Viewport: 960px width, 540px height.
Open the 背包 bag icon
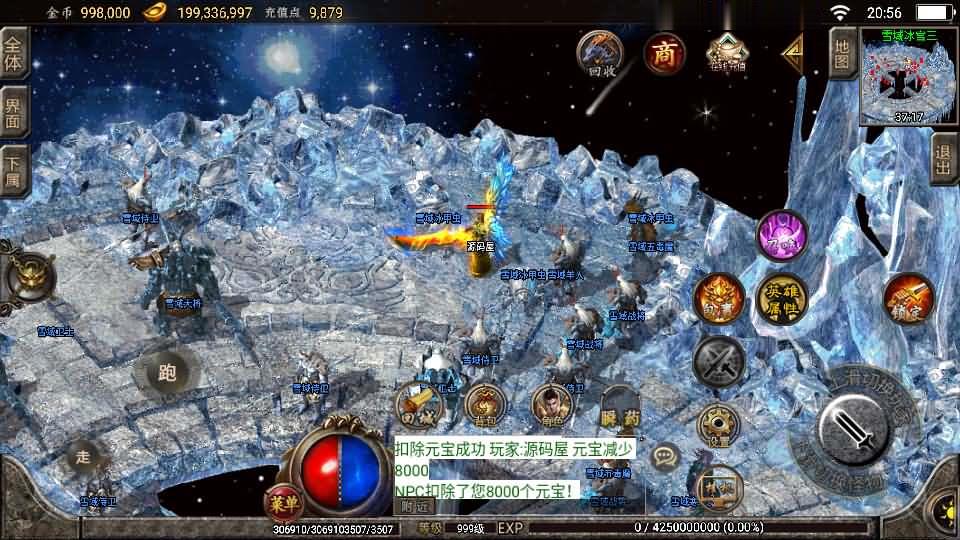pos(486,404)
